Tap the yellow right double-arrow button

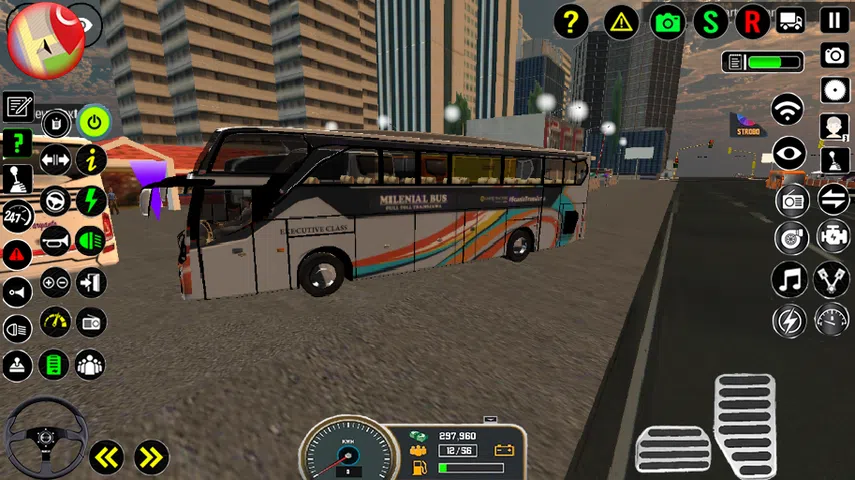151,457
